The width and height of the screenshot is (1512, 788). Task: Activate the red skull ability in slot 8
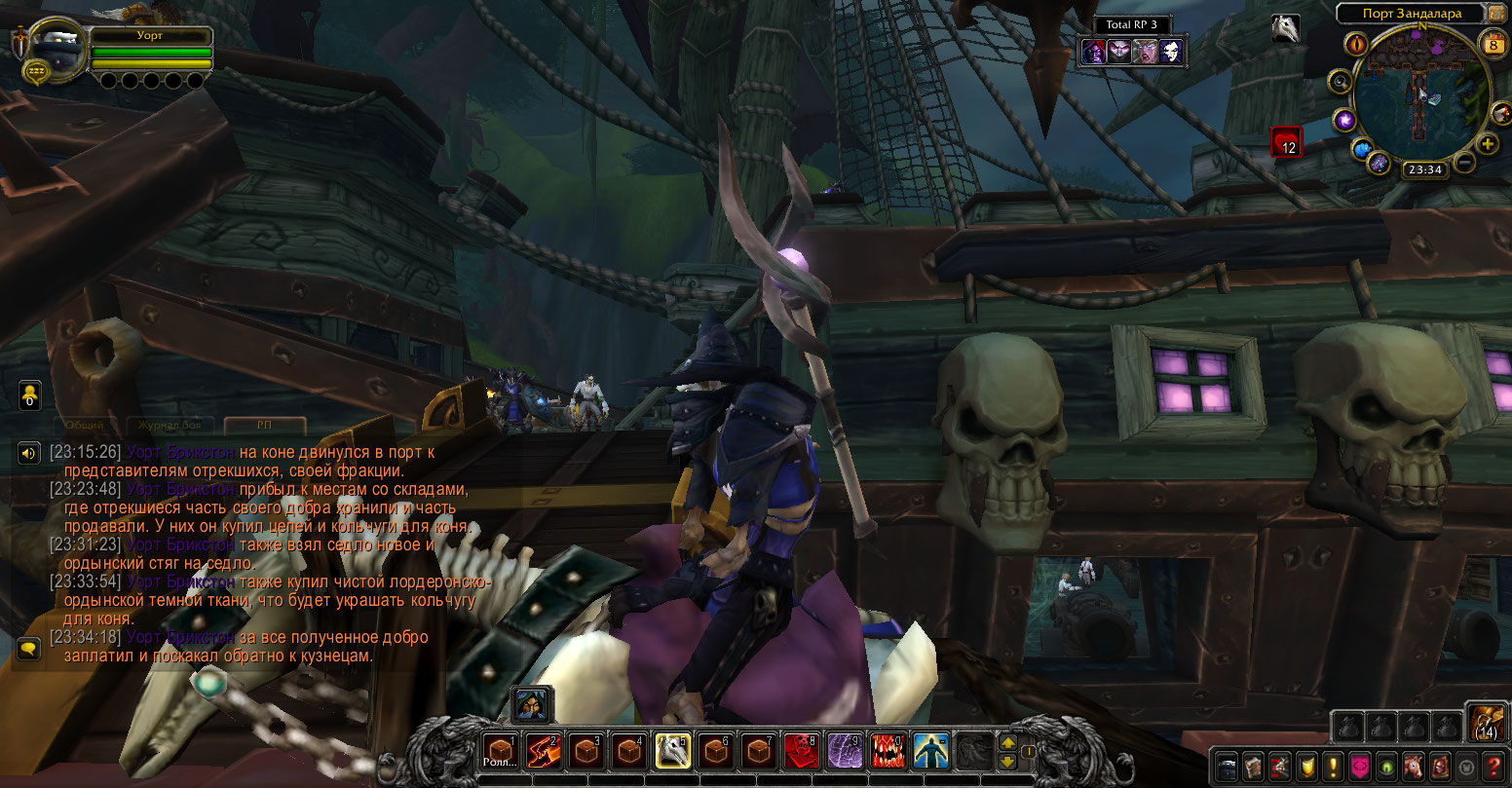click(x=801, y=750)
